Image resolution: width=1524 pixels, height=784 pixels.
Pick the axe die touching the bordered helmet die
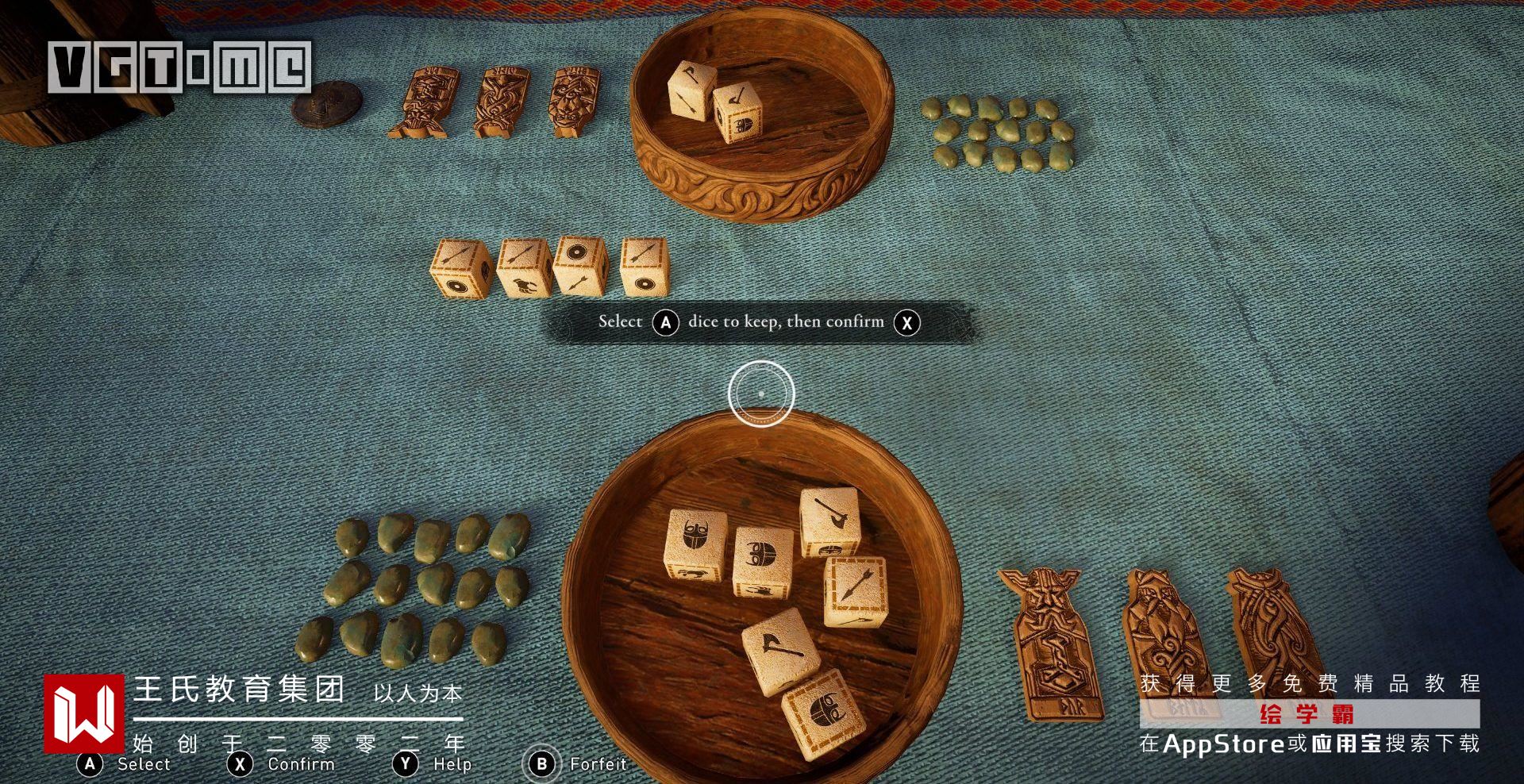781,649
